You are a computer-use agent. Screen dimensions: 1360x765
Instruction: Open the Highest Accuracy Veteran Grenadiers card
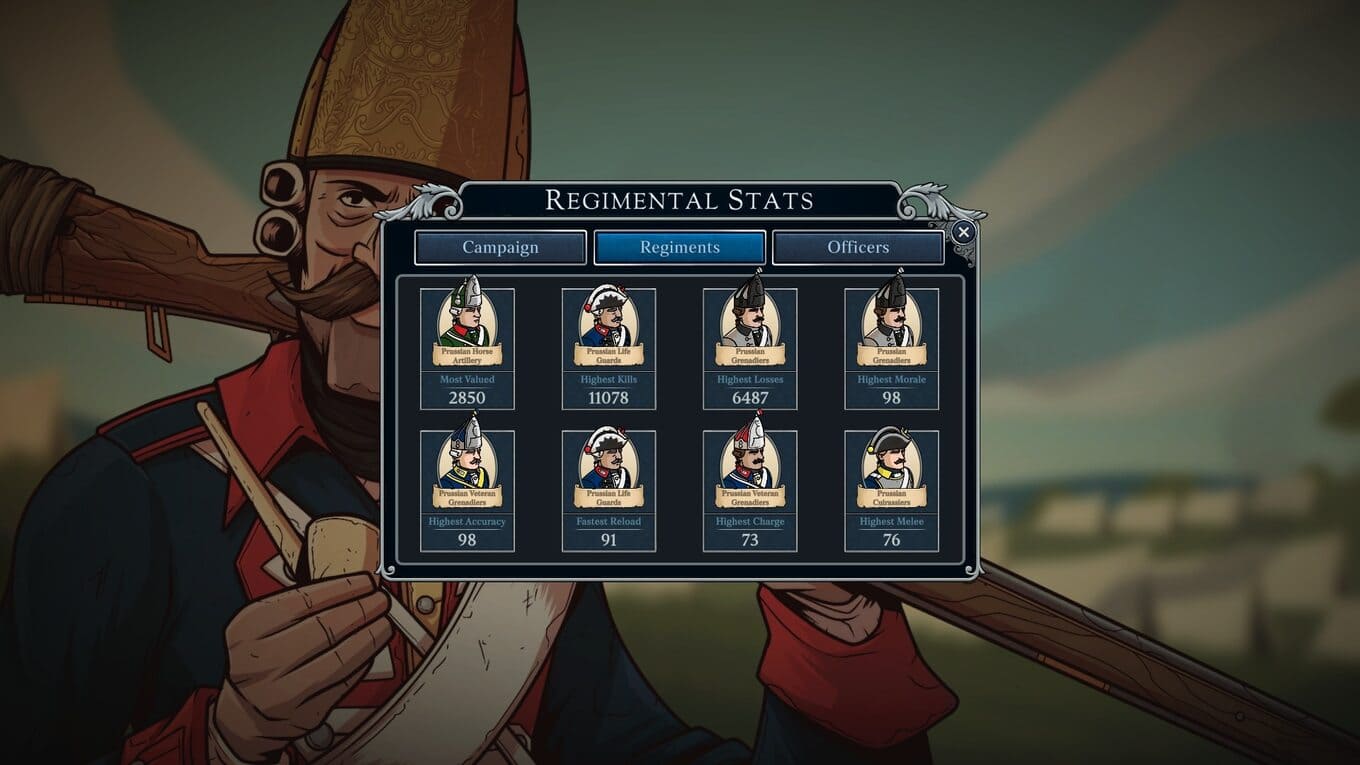(467, 490)
